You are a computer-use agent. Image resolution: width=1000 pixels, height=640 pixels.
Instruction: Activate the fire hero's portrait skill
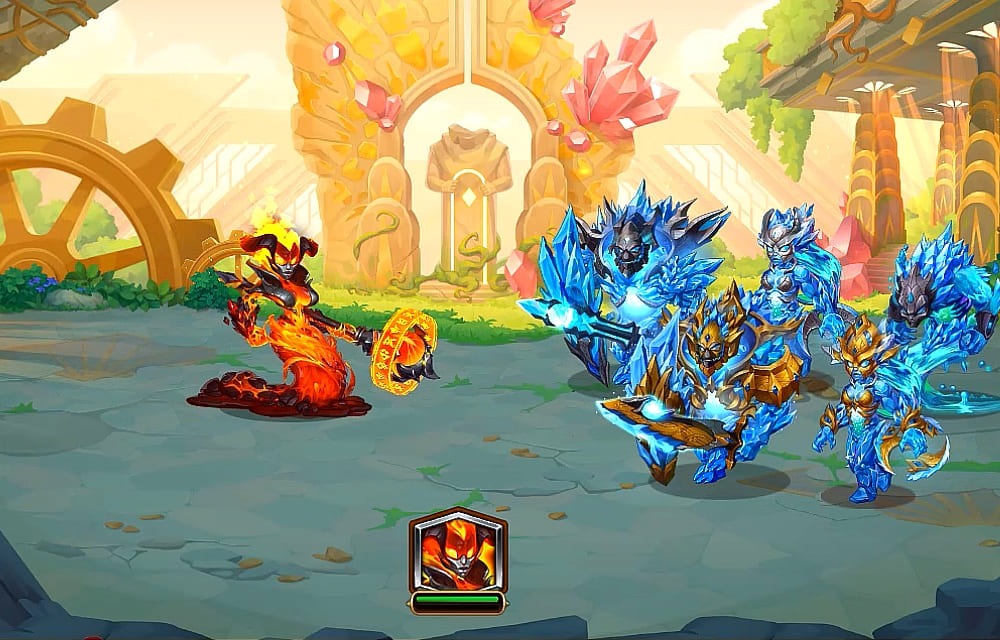458,551
